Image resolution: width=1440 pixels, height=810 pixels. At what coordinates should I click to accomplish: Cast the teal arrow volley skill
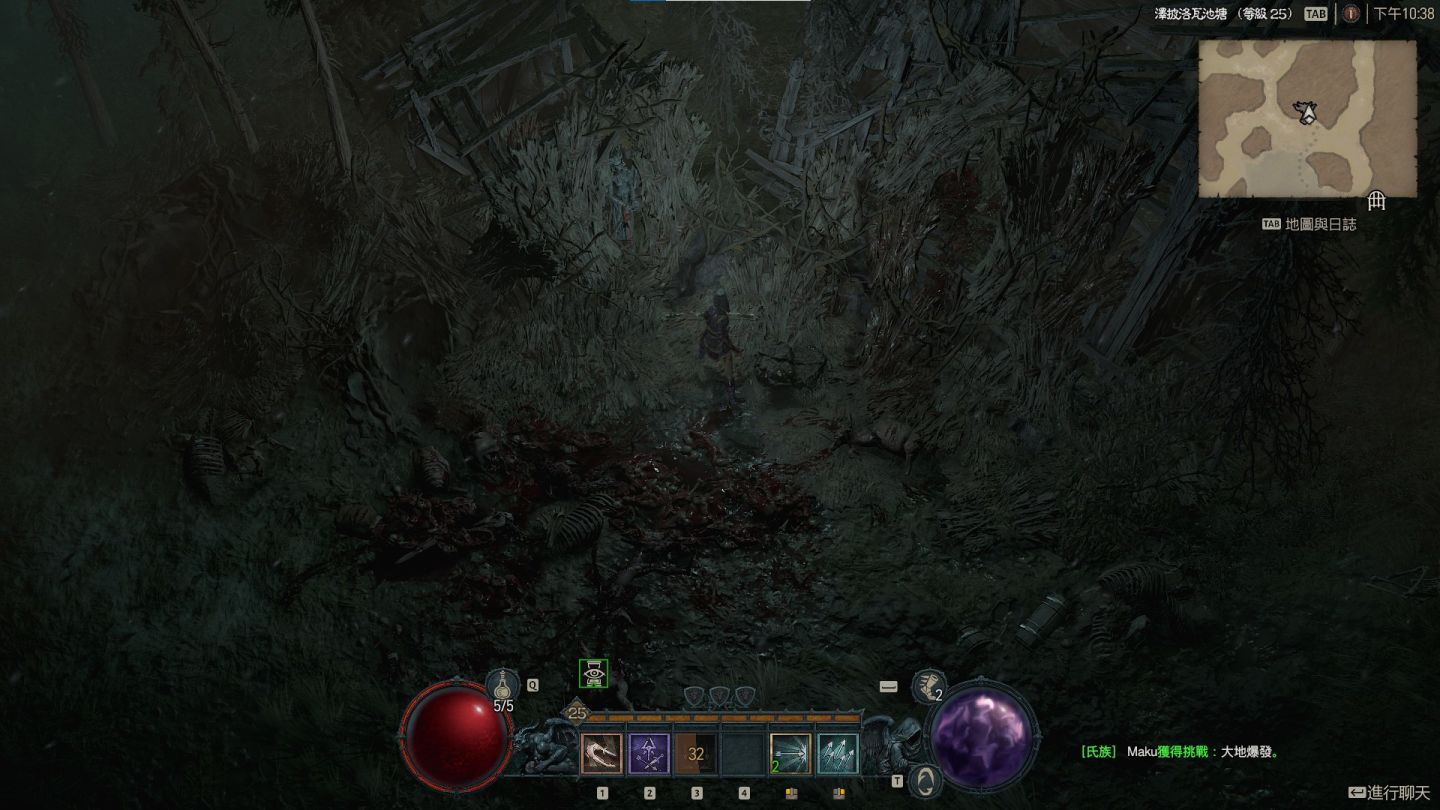837,754
